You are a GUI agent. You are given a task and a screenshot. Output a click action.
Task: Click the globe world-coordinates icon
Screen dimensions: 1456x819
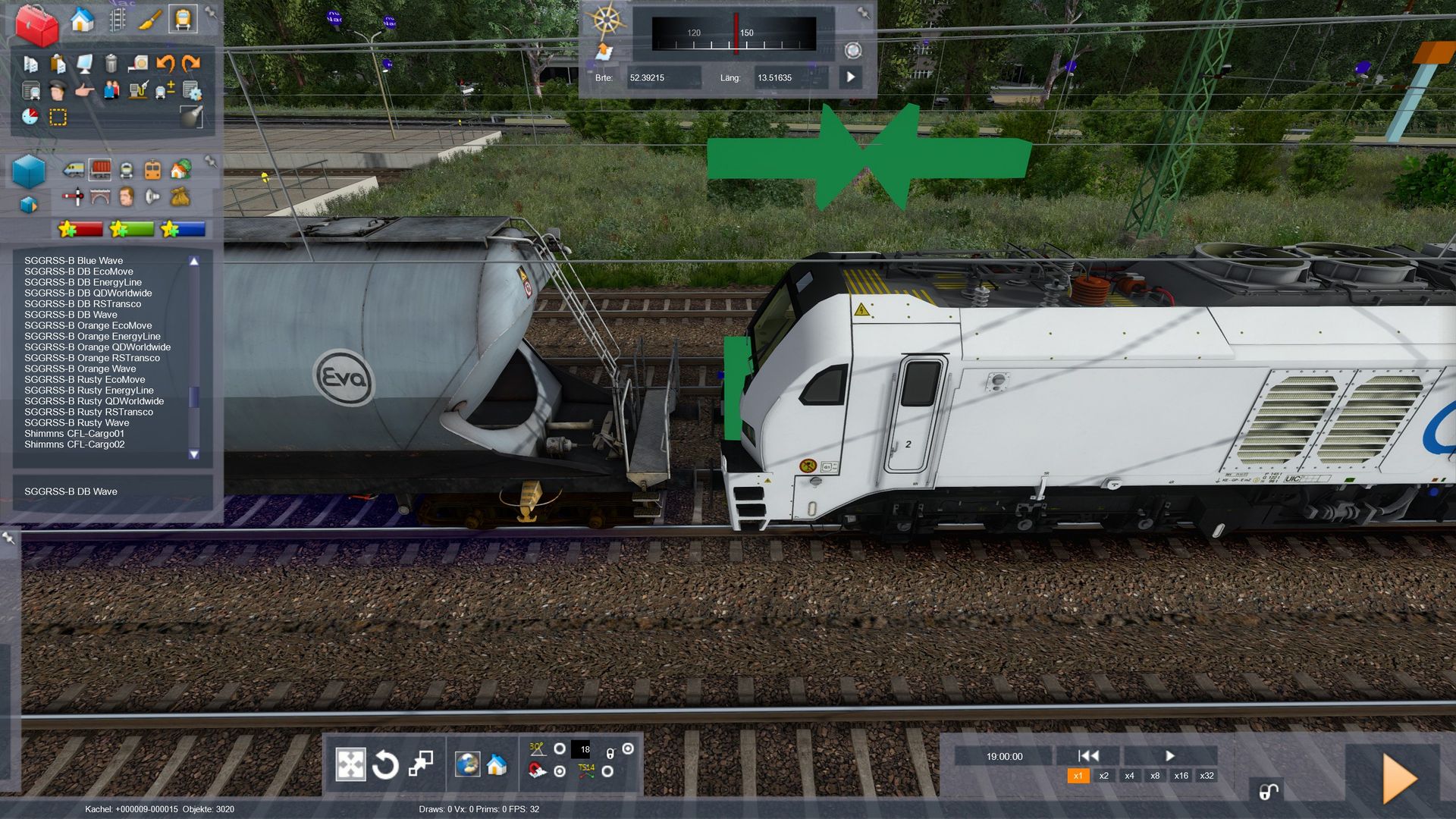467,764
